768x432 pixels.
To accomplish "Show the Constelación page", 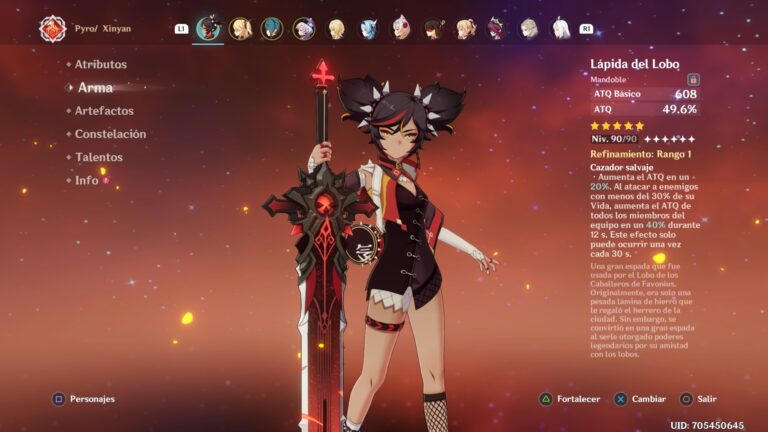I will coord(110,134).
